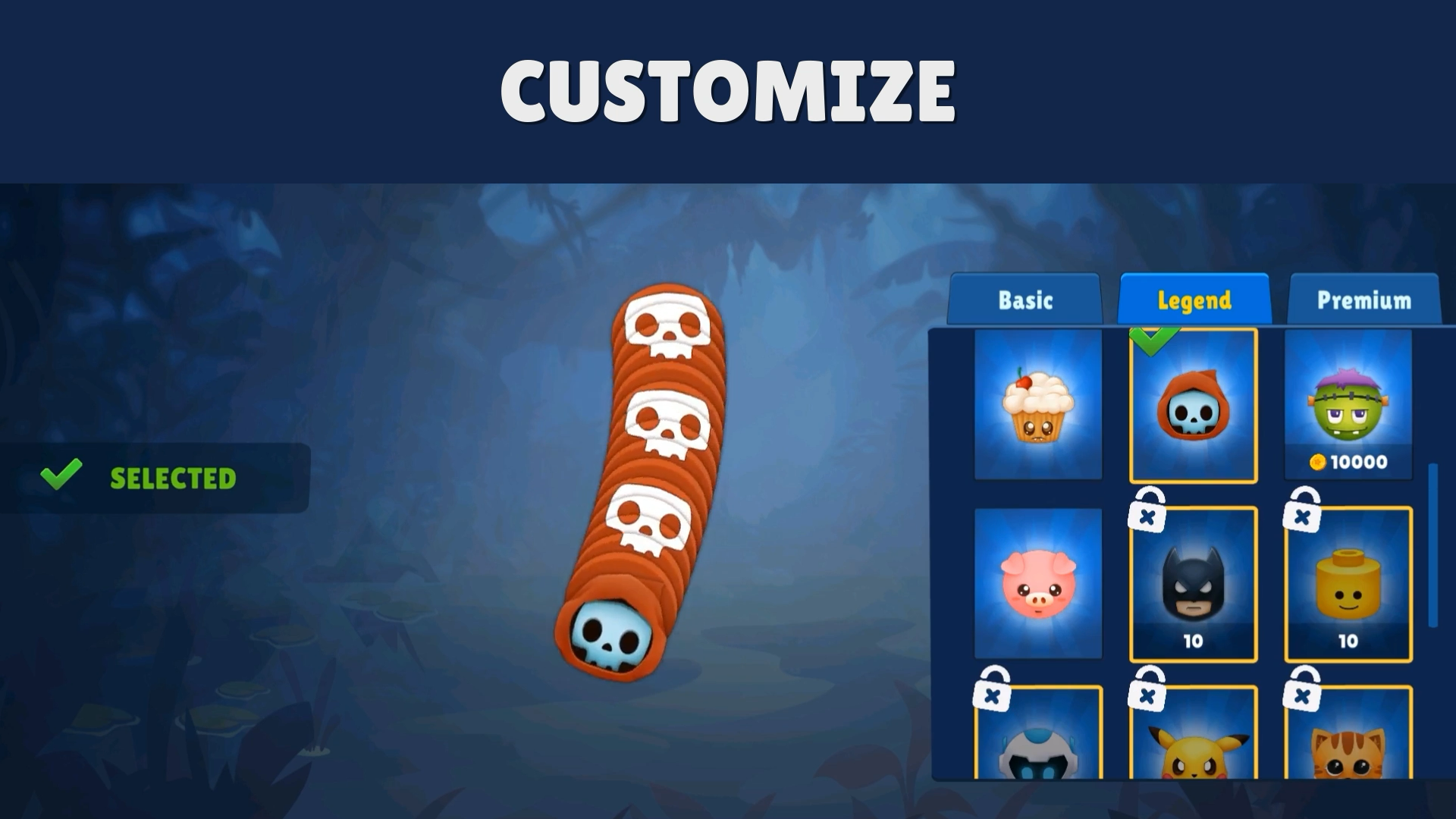Click the lock icon on Pikachu skin
Viewport: 1456px width, 819px height.
coord(1145,690)
